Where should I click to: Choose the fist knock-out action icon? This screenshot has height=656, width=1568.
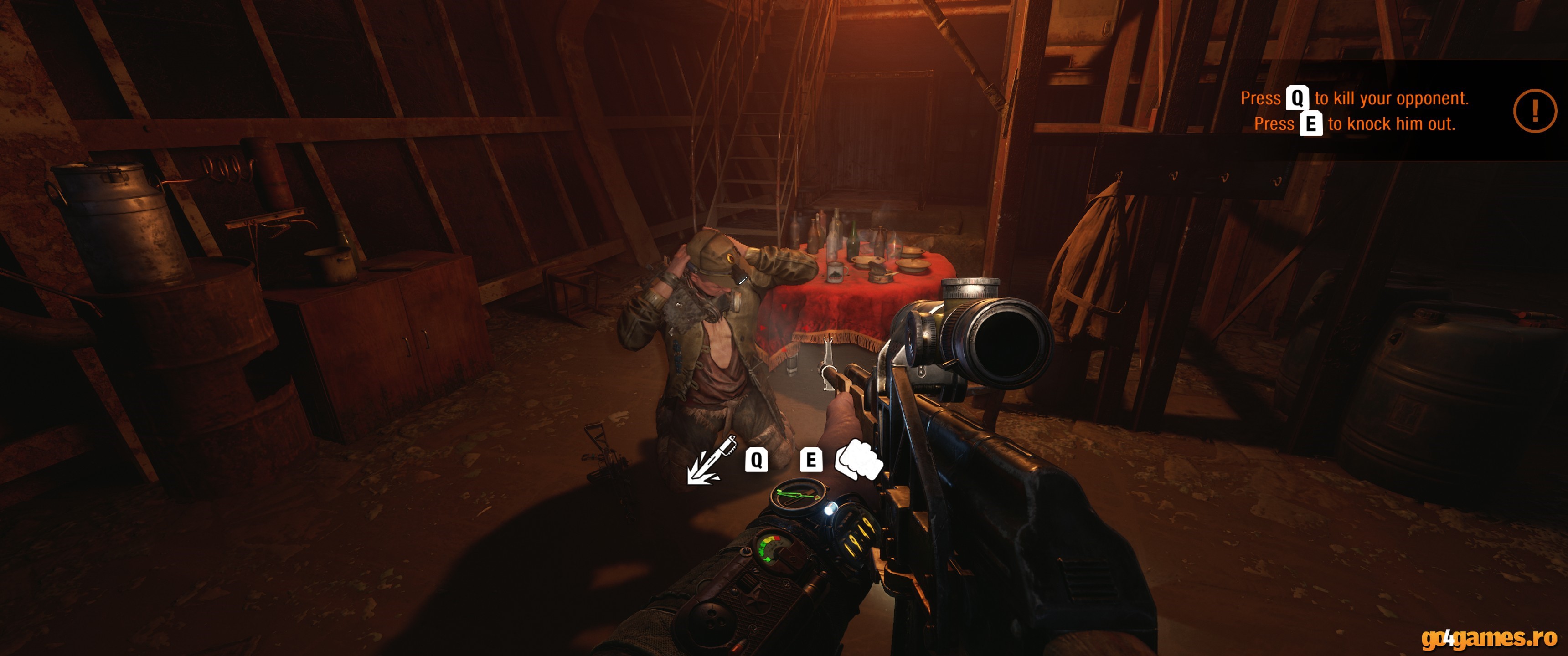pos(858,460)
